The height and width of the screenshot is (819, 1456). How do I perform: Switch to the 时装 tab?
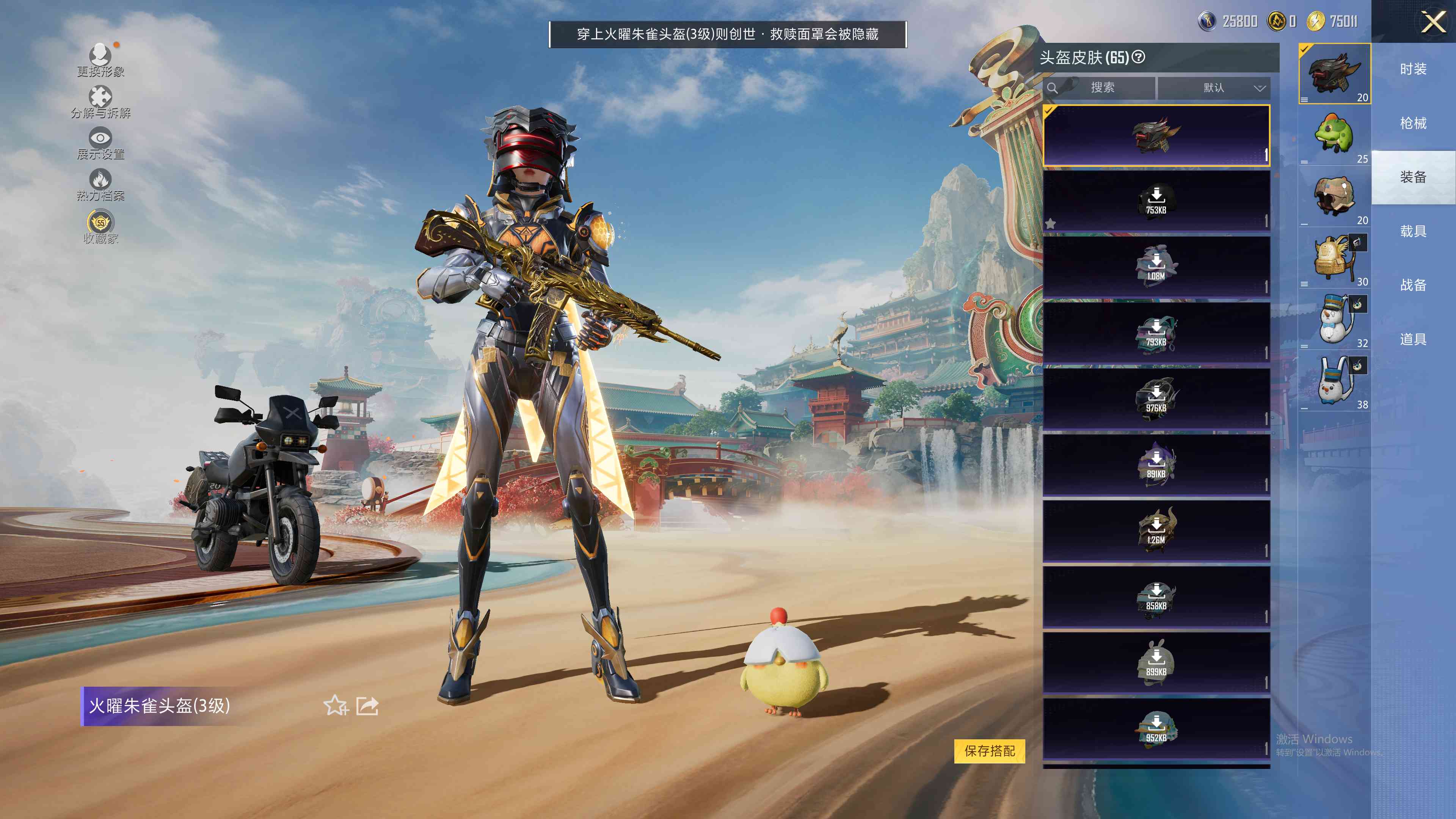coord(1413,69)
